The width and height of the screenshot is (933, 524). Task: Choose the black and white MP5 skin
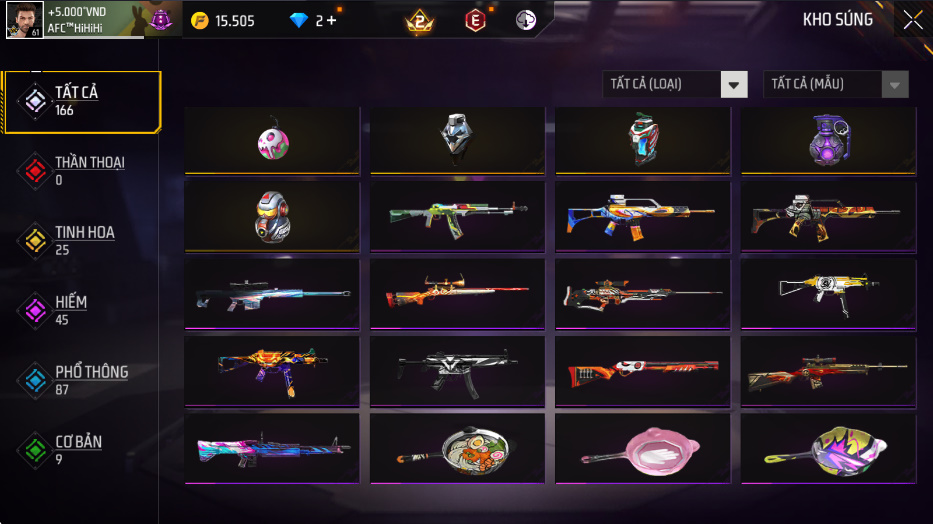457,370
